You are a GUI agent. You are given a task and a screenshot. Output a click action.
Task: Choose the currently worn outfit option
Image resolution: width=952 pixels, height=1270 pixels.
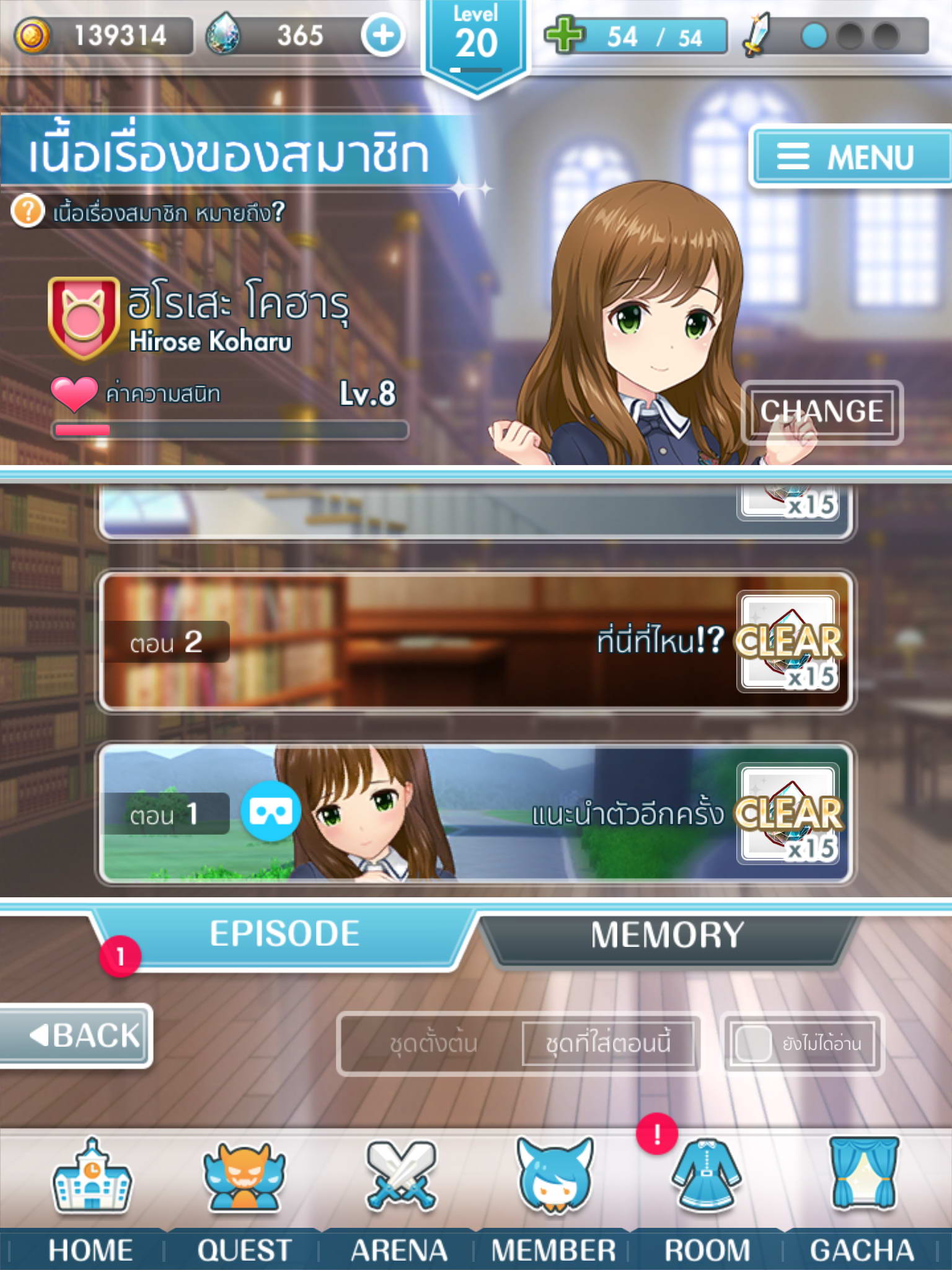(x=608, y=1044)
